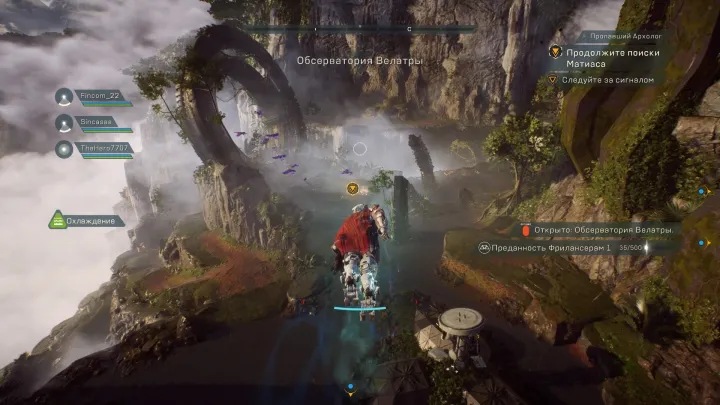Viewport: 720px width, 405px height.
Task: Click the compass bar
Action: click(360, 29)
